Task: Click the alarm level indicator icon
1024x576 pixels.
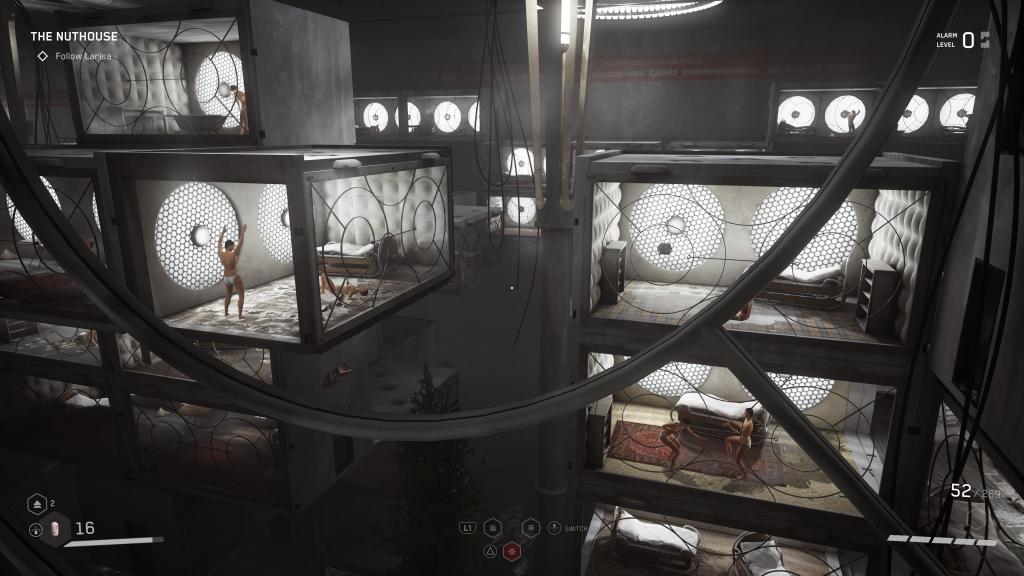Action: pyautogui.click(x=985, y=40)
